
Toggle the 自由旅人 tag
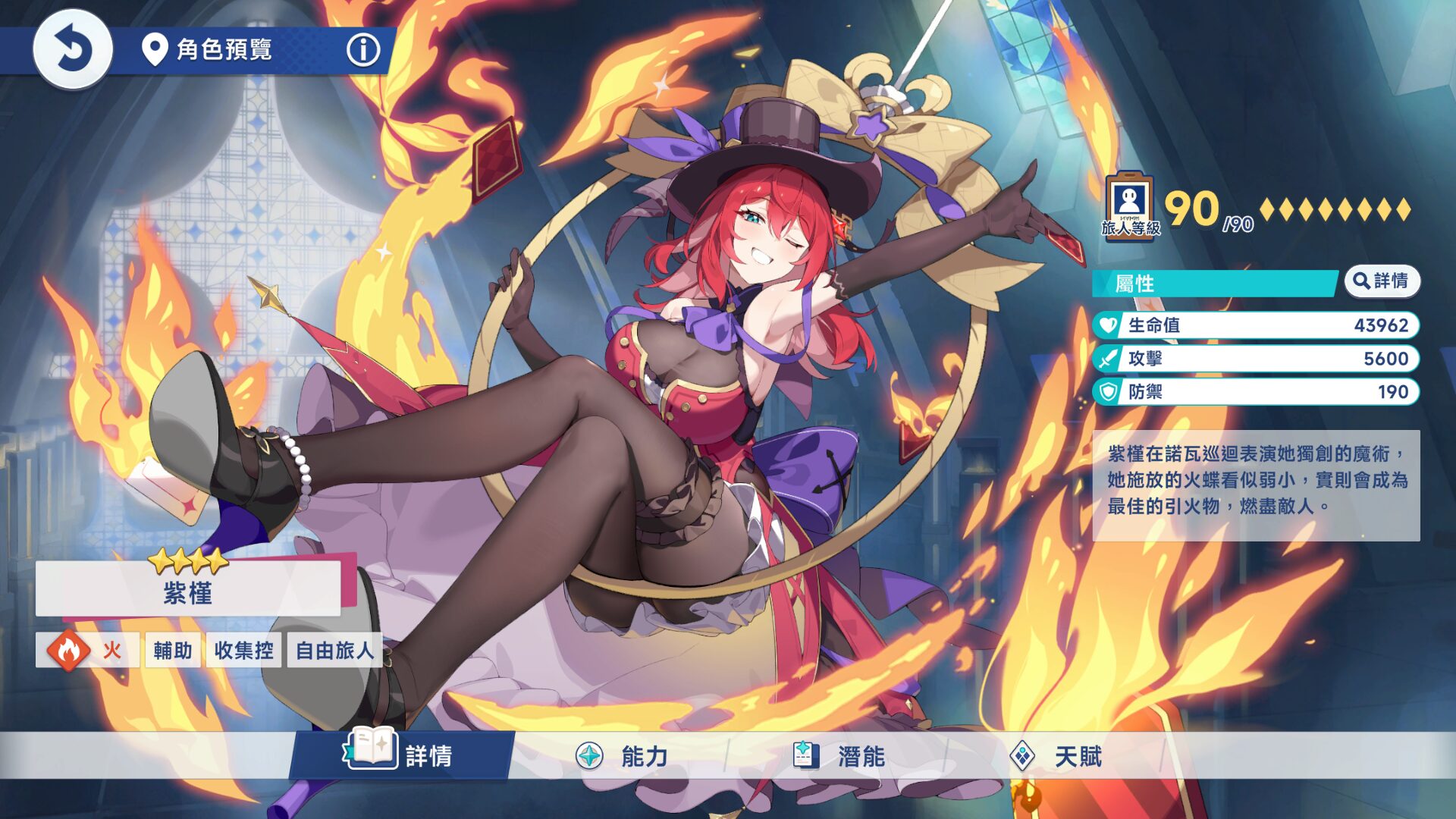(x=334, y=650)
